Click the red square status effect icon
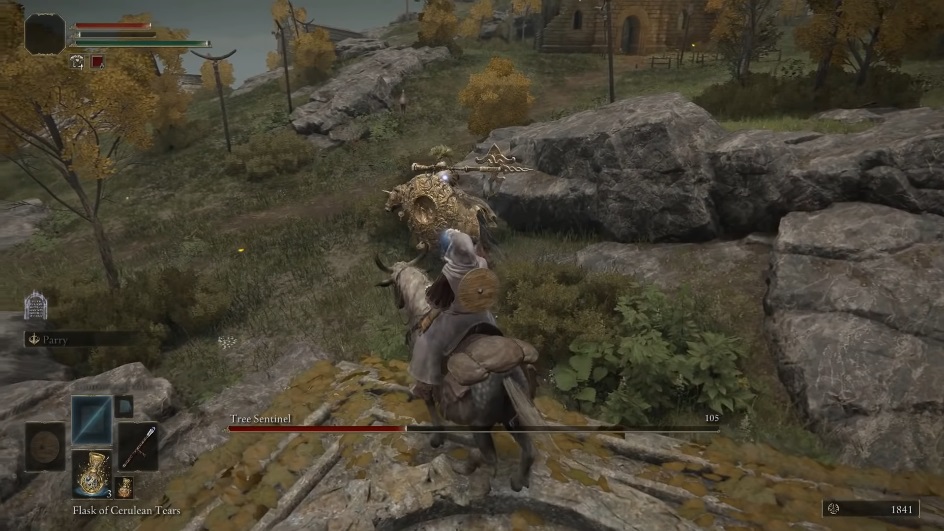The image size is (944, 531). [97, 61]
